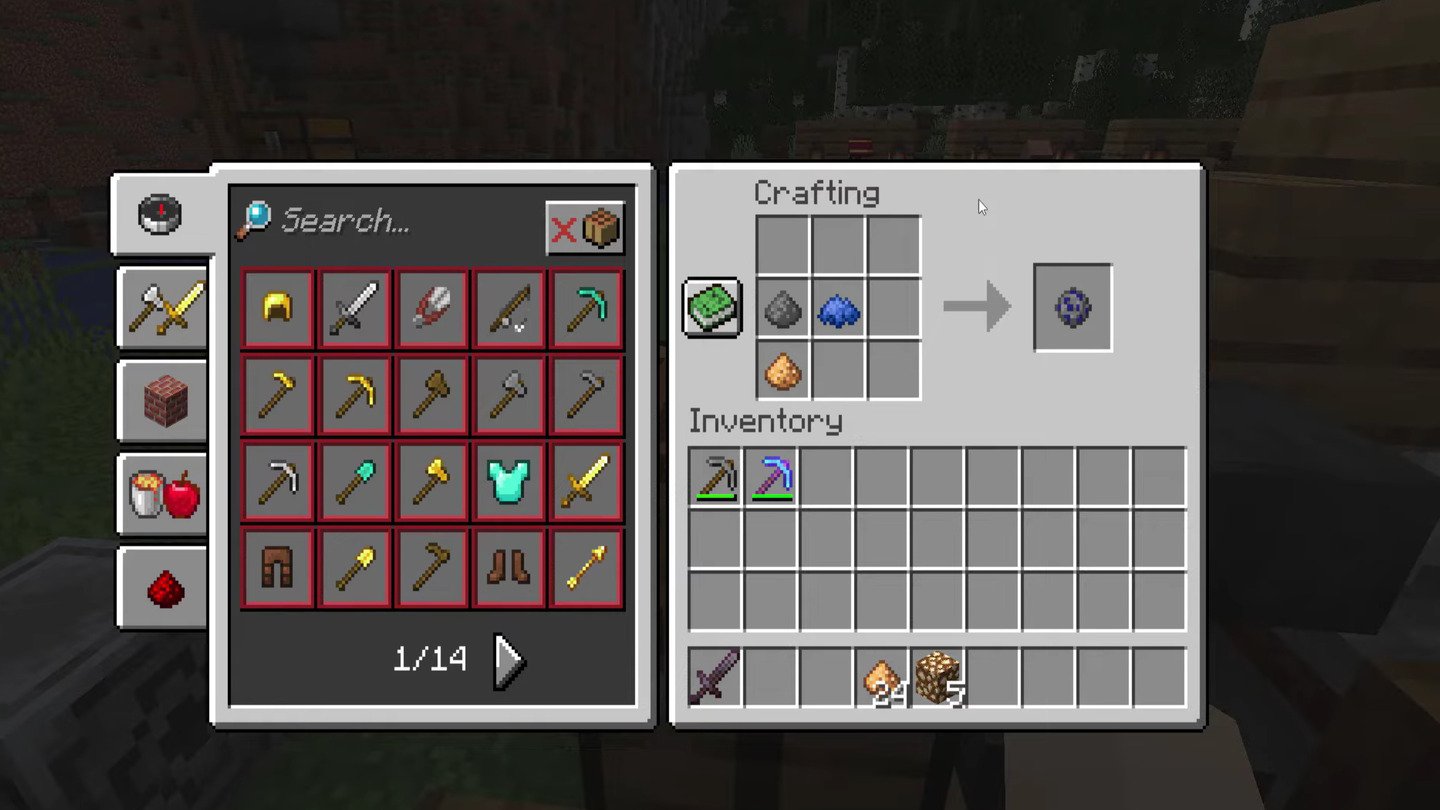The image size is (1440, 810).
Task: Take the firework star from output slot
Action: [1072, 307]
